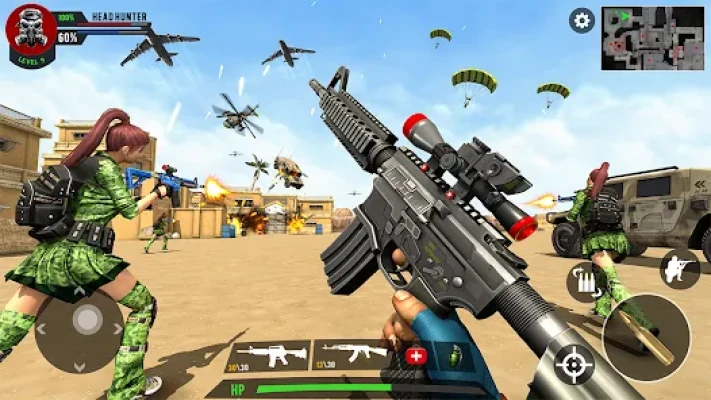Aim down sights with the crosshair button

[x=574, y=364]
